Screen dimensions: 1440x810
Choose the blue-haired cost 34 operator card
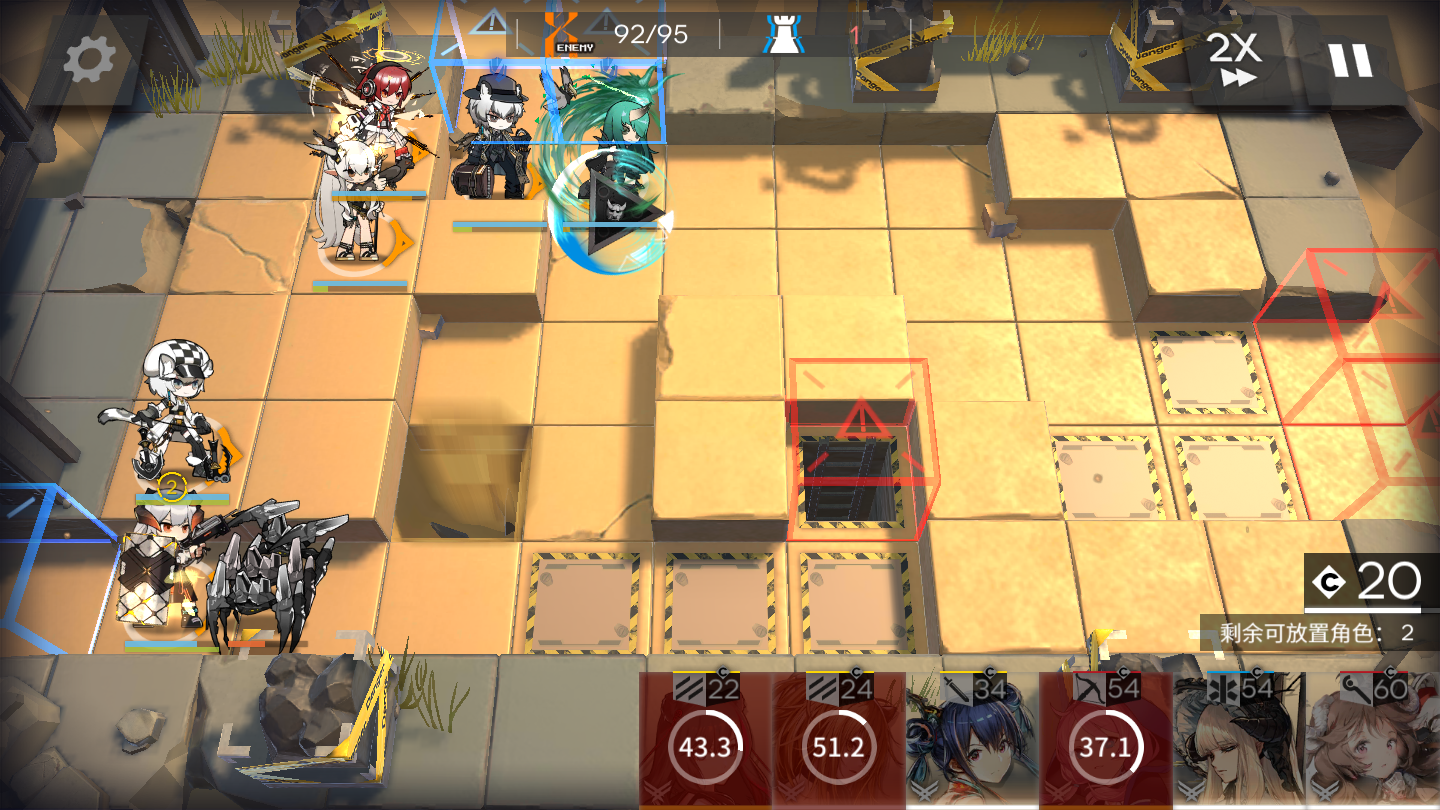click(971, 740)
